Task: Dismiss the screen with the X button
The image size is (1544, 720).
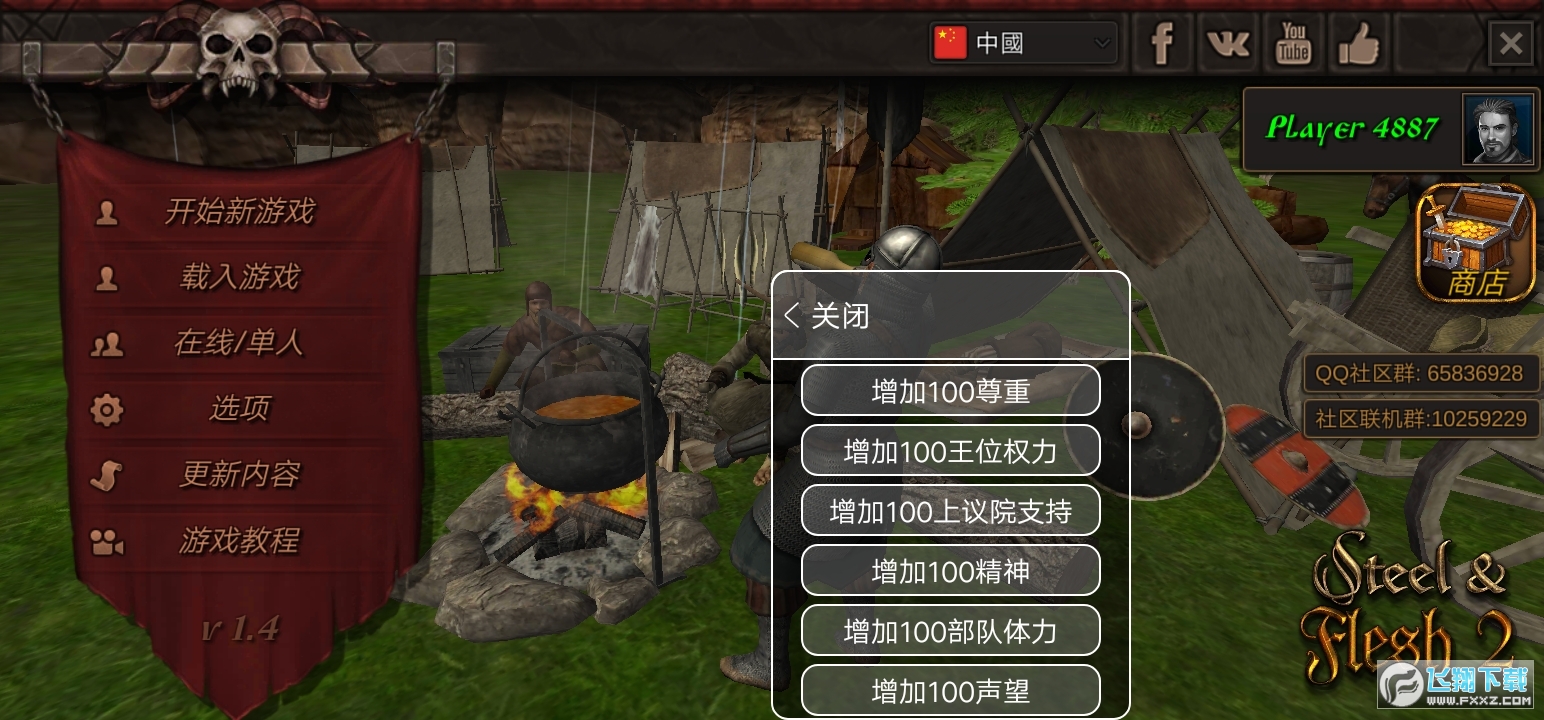Action: click(x=1510, y=42)
